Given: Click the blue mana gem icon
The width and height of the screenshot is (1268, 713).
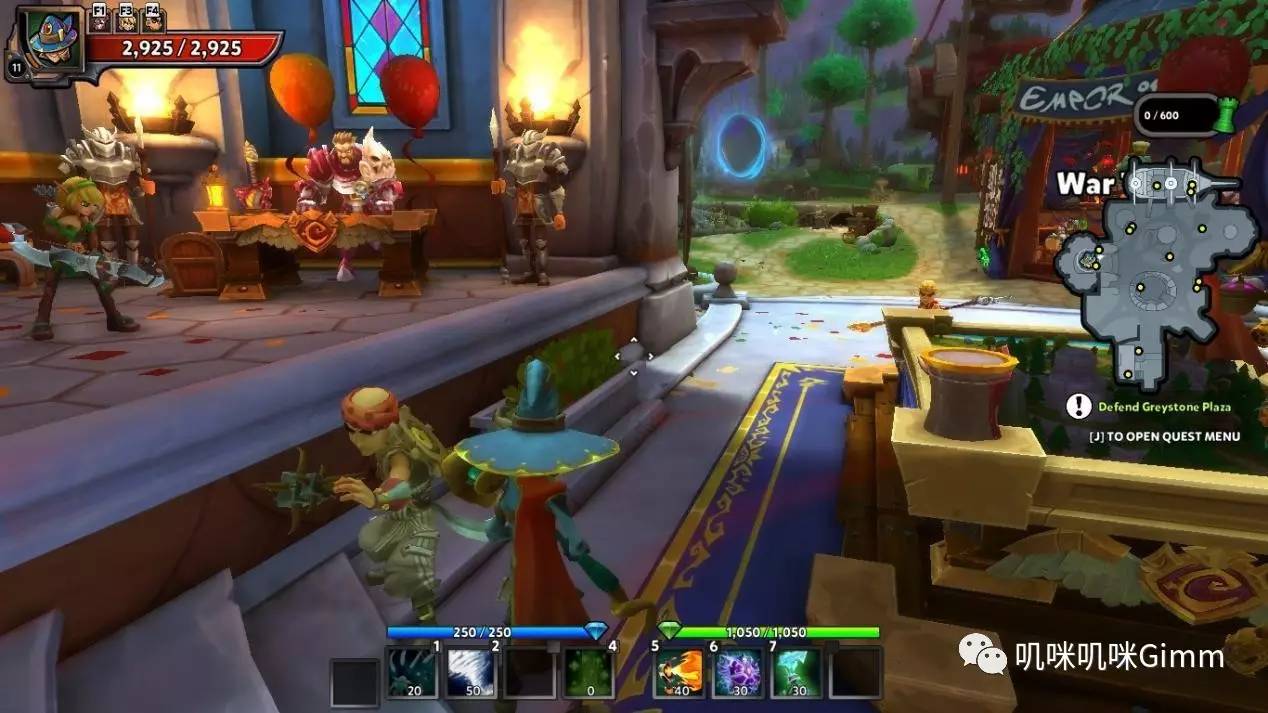Looking at the screenshot, I should 596,631.
